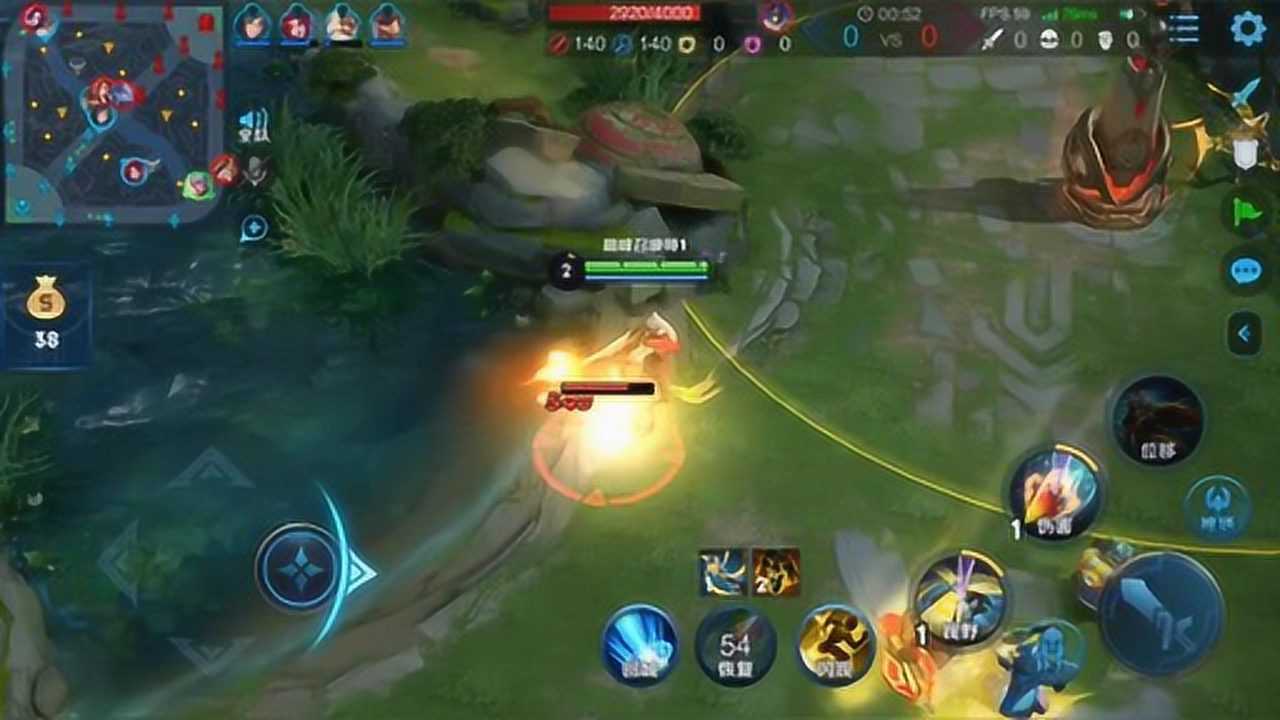The image size is (1280, 720).
Task: Open the scoreboard list icon
Action: coord(1183,28)
